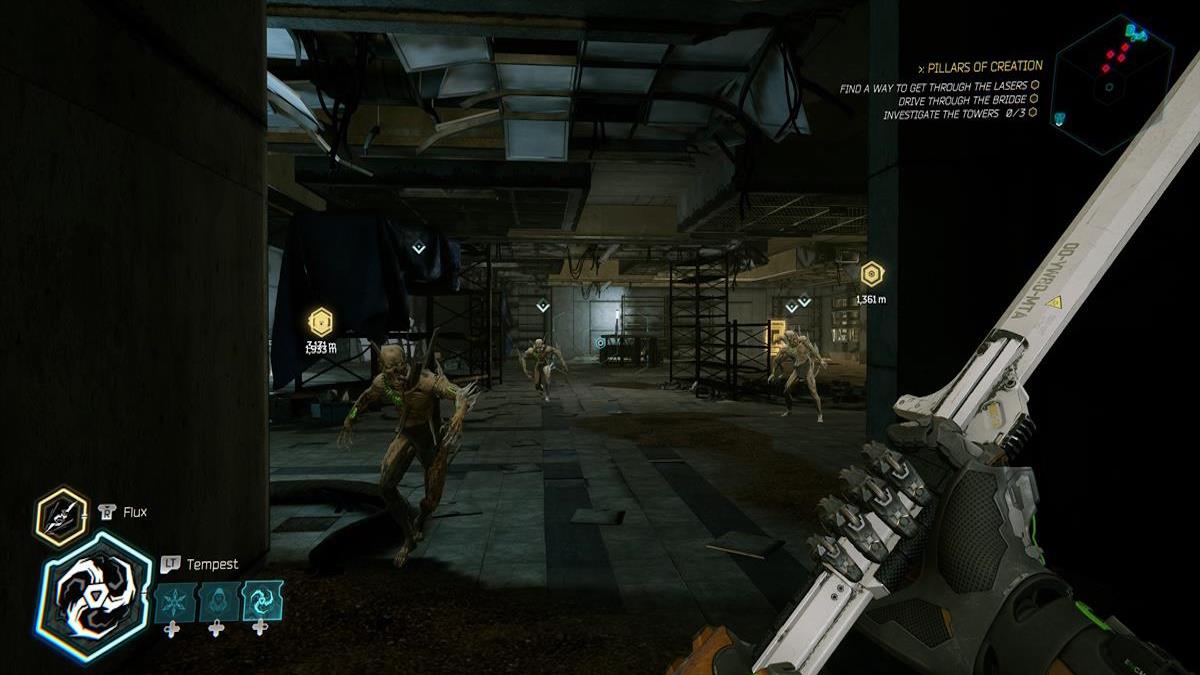Pick the highlighted swirl ability slot
The width and height of the screenshot is (1200, 675).
262,602
